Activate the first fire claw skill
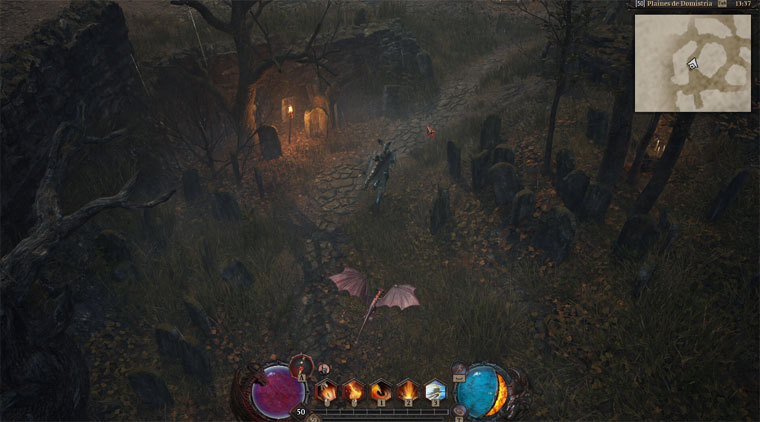 pos(327,391)
